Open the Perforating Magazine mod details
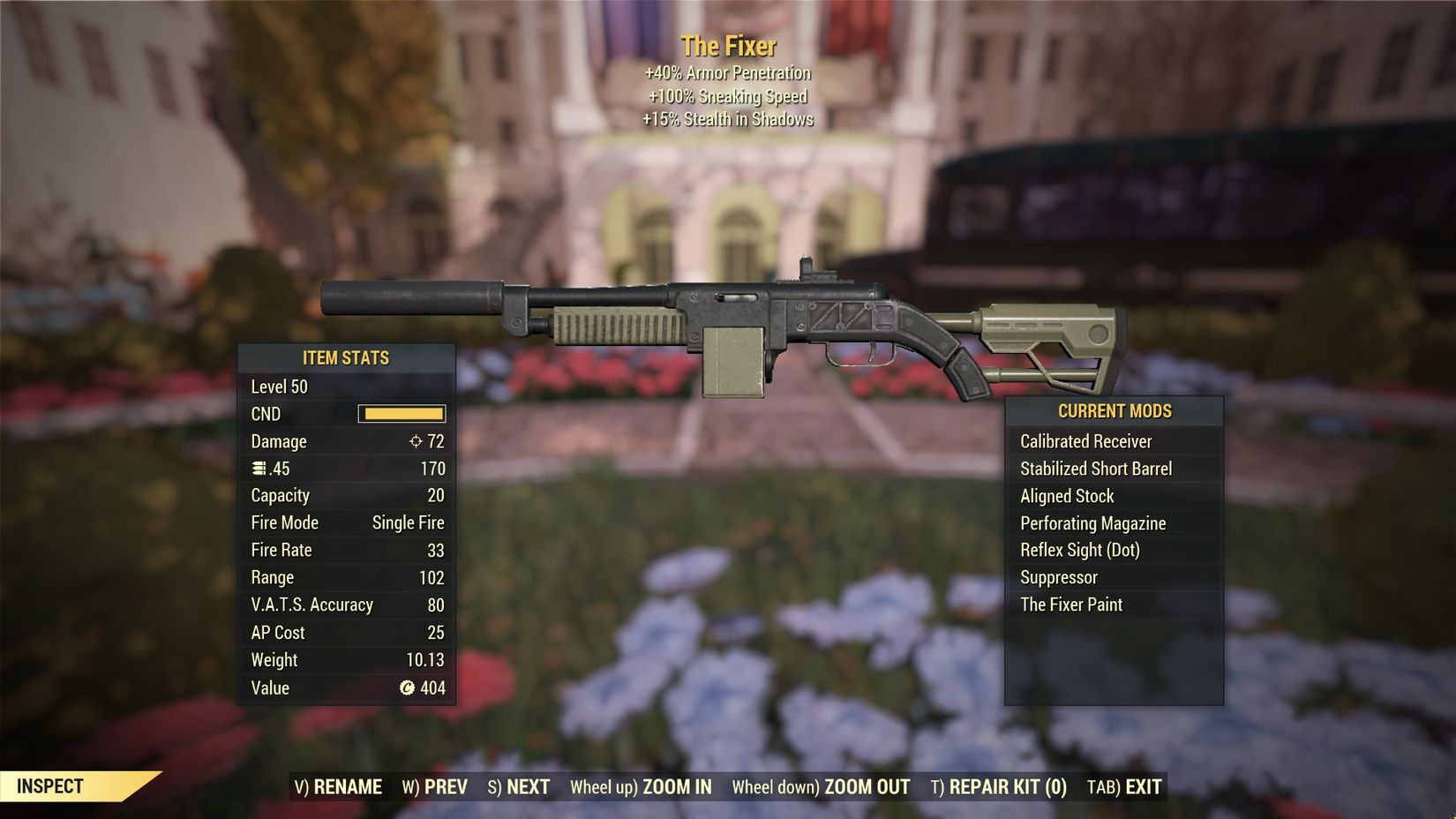The width and height of the screenshot is (1456, 819). click(x=1093, y=523)
